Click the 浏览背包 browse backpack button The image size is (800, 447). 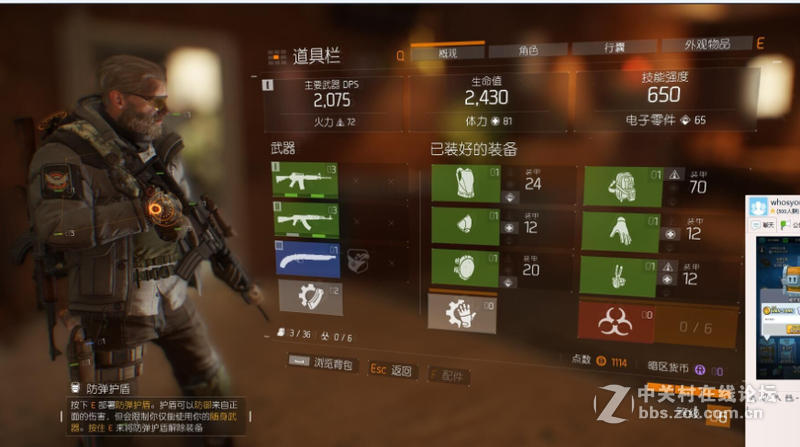(324, 365)
